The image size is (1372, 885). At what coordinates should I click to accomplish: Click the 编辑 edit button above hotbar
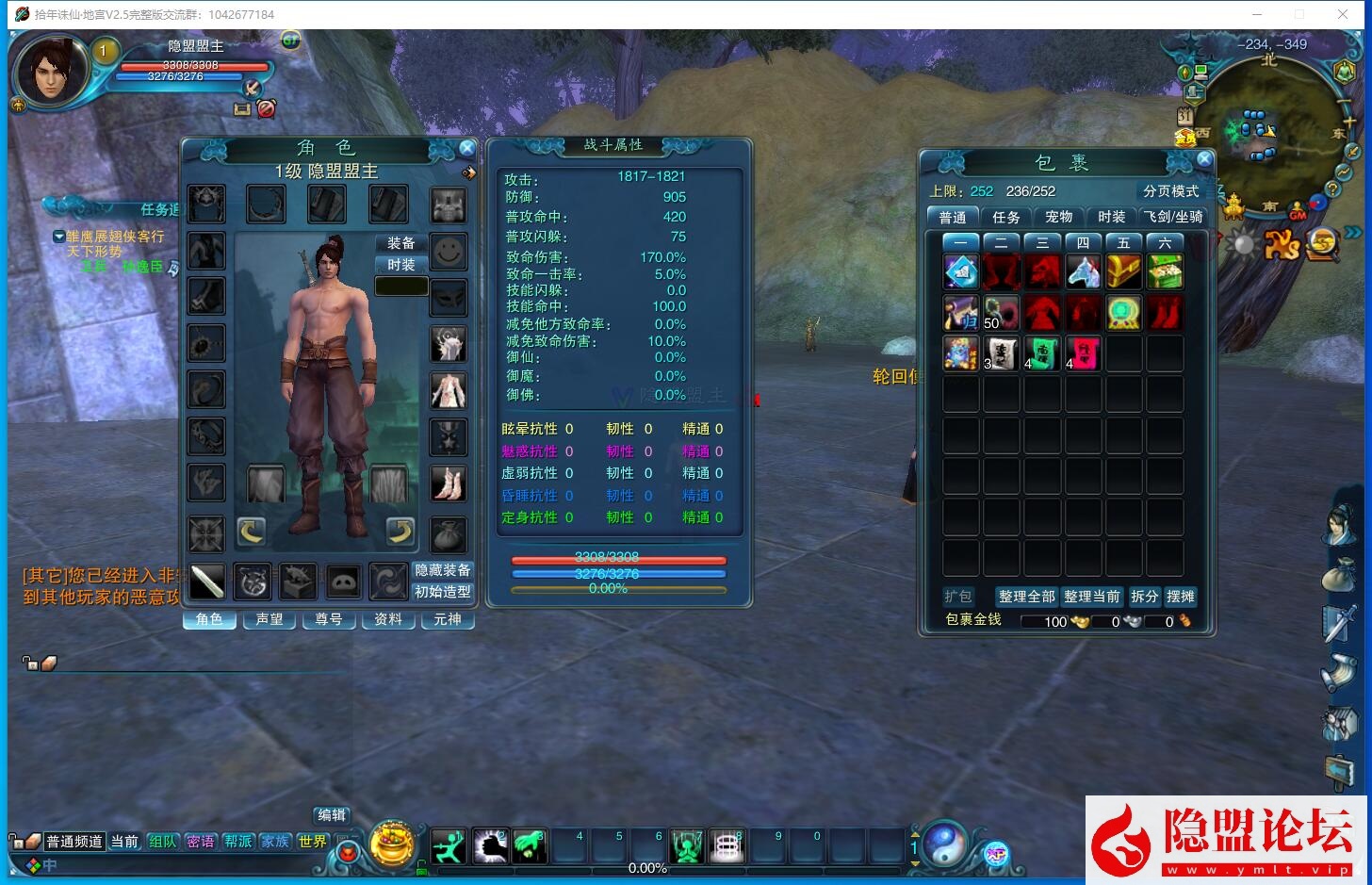pyautogui.click(x=332, y=815)
